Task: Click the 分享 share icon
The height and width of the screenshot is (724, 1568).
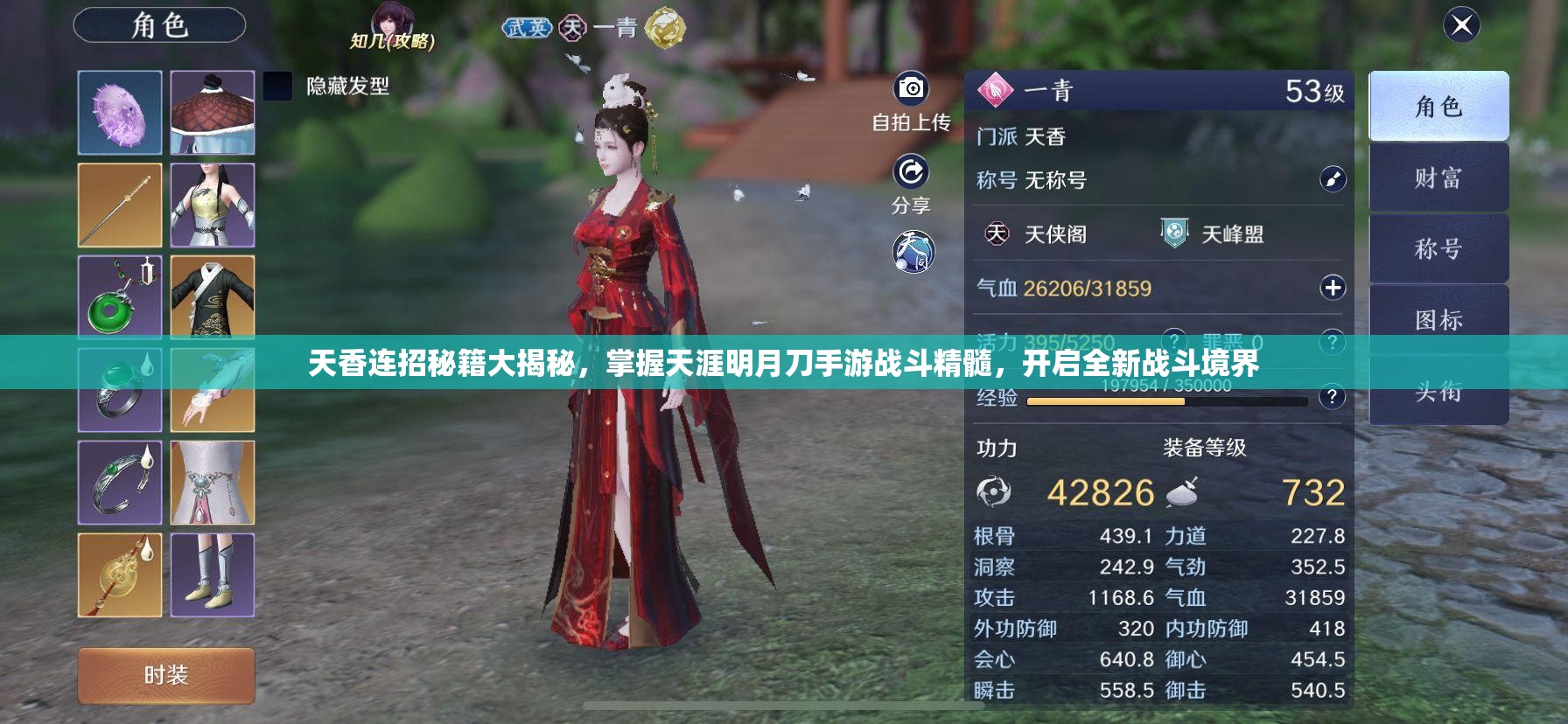Action: click(x=910, y=175)
